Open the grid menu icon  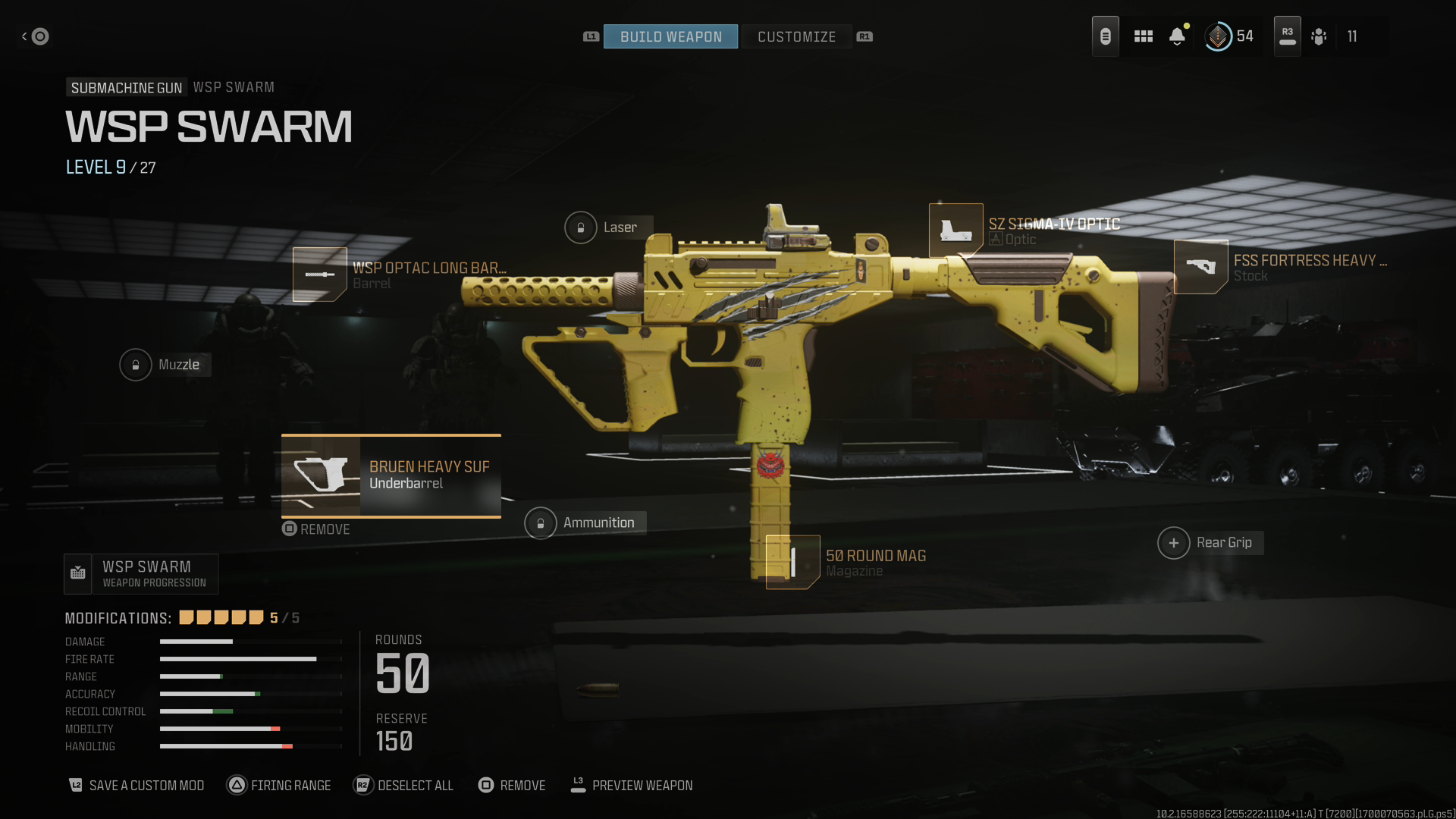tap(1143, 36)
